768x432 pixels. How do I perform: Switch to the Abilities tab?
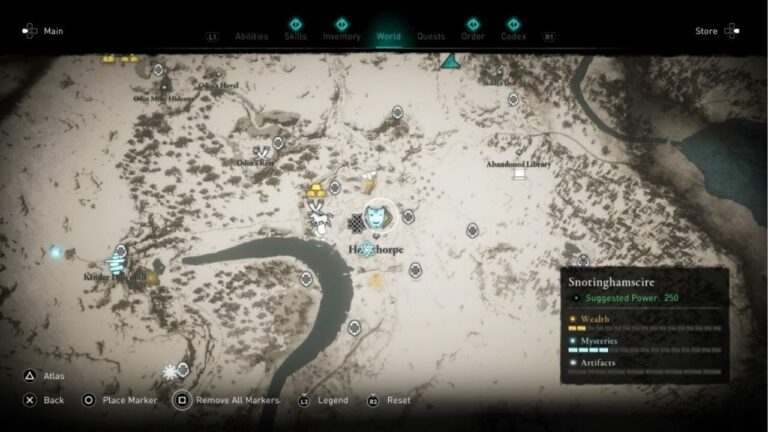(x=251, y=36)
